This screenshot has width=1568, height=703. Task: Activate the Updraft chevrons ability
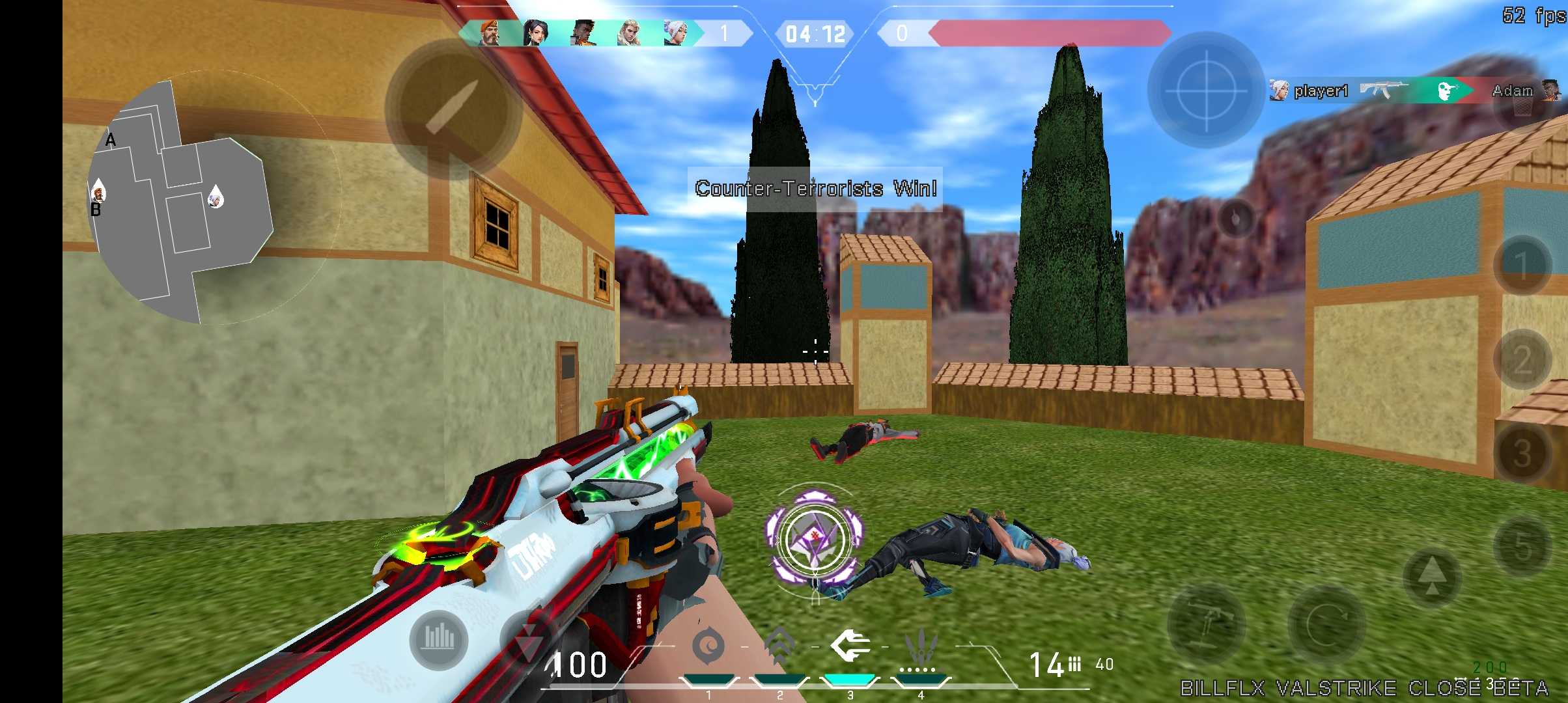pos(780,646)
